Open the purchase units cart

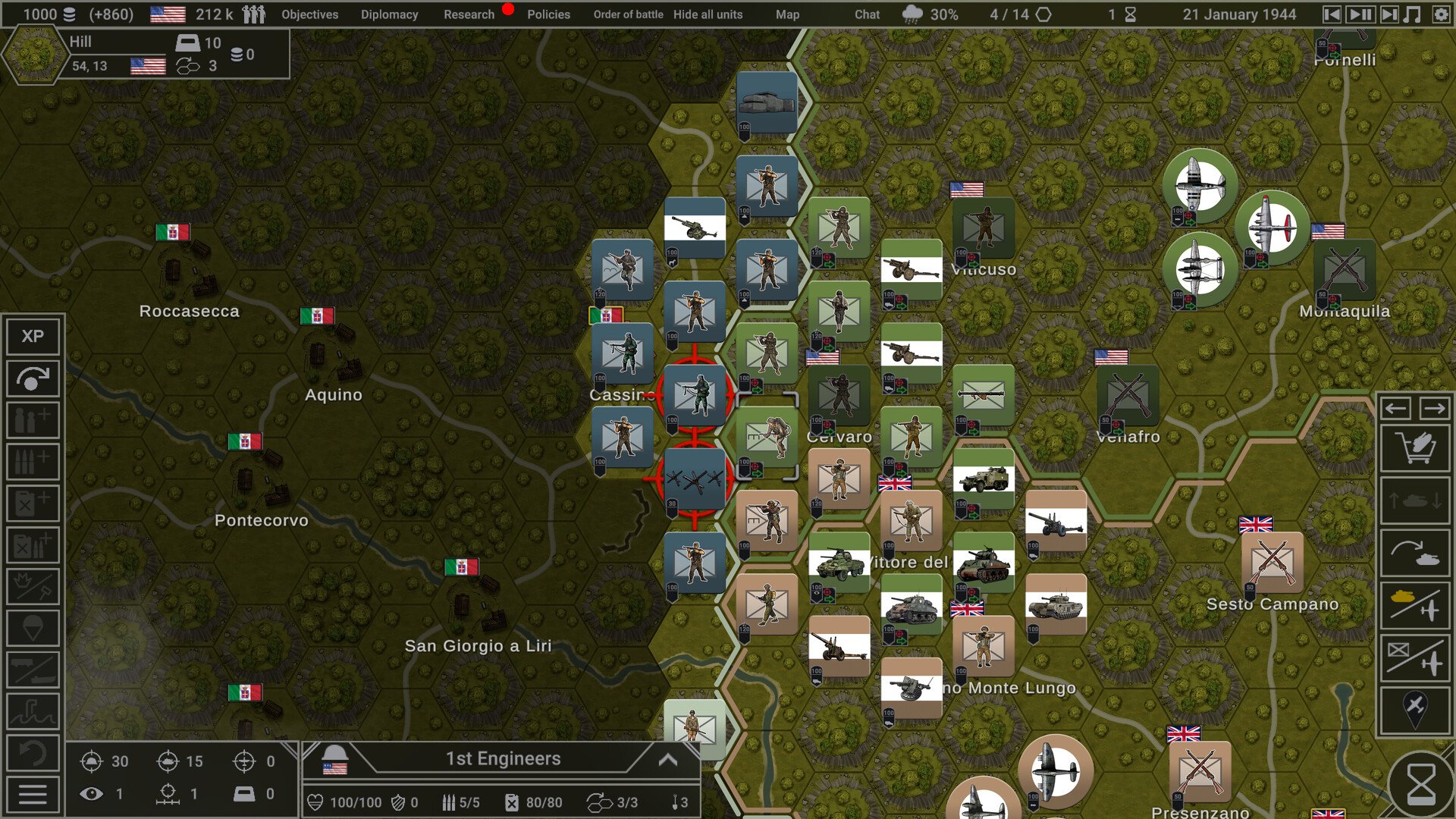point(1415,449)
